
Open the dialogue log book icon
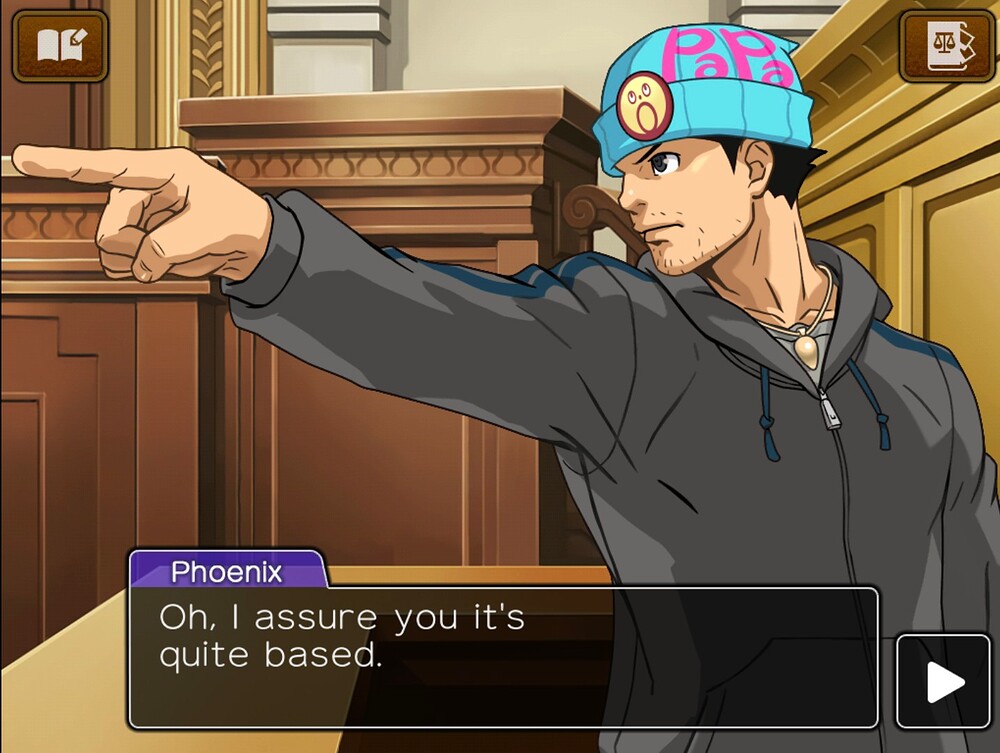(x=59, y=46)
